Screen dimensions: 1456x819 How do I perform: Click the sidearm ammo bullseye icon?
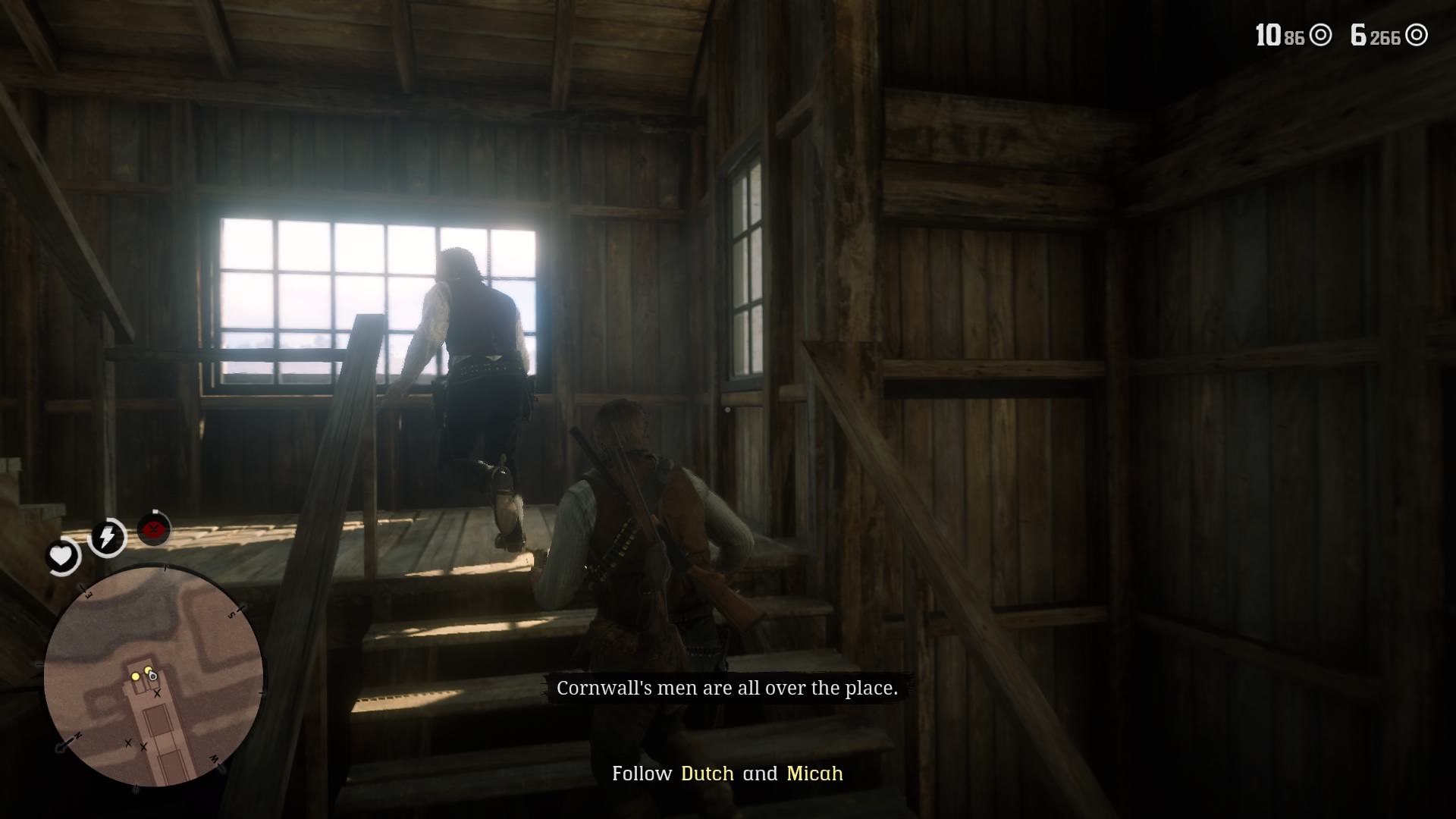(1320, 36)
